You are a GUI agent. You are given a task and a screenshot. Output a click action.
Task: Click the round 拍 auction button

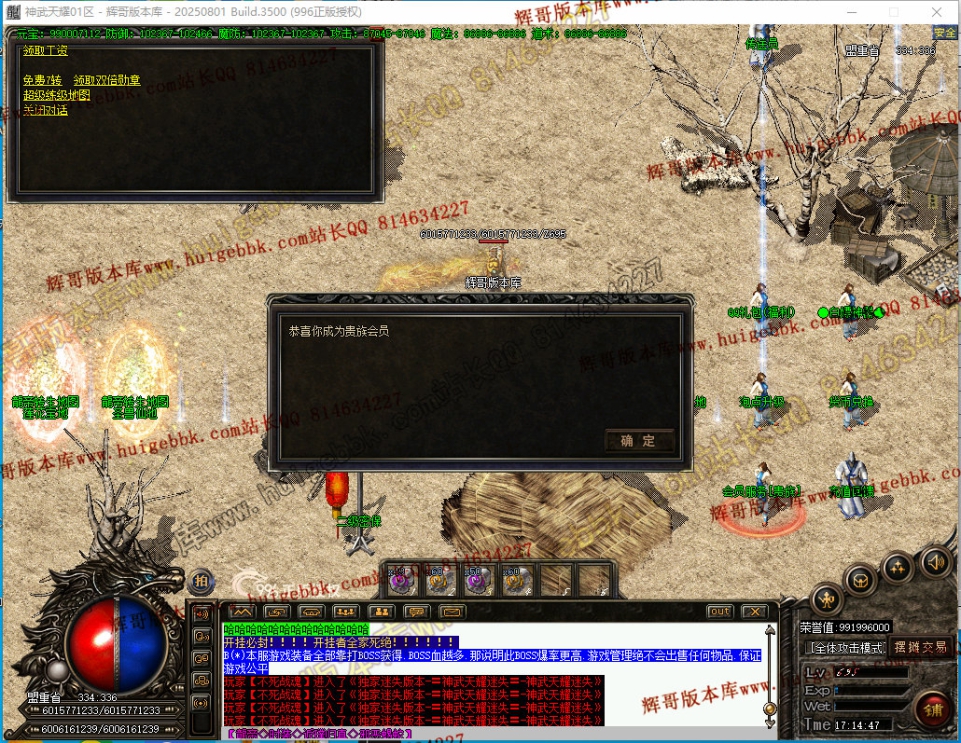point(201,581)
